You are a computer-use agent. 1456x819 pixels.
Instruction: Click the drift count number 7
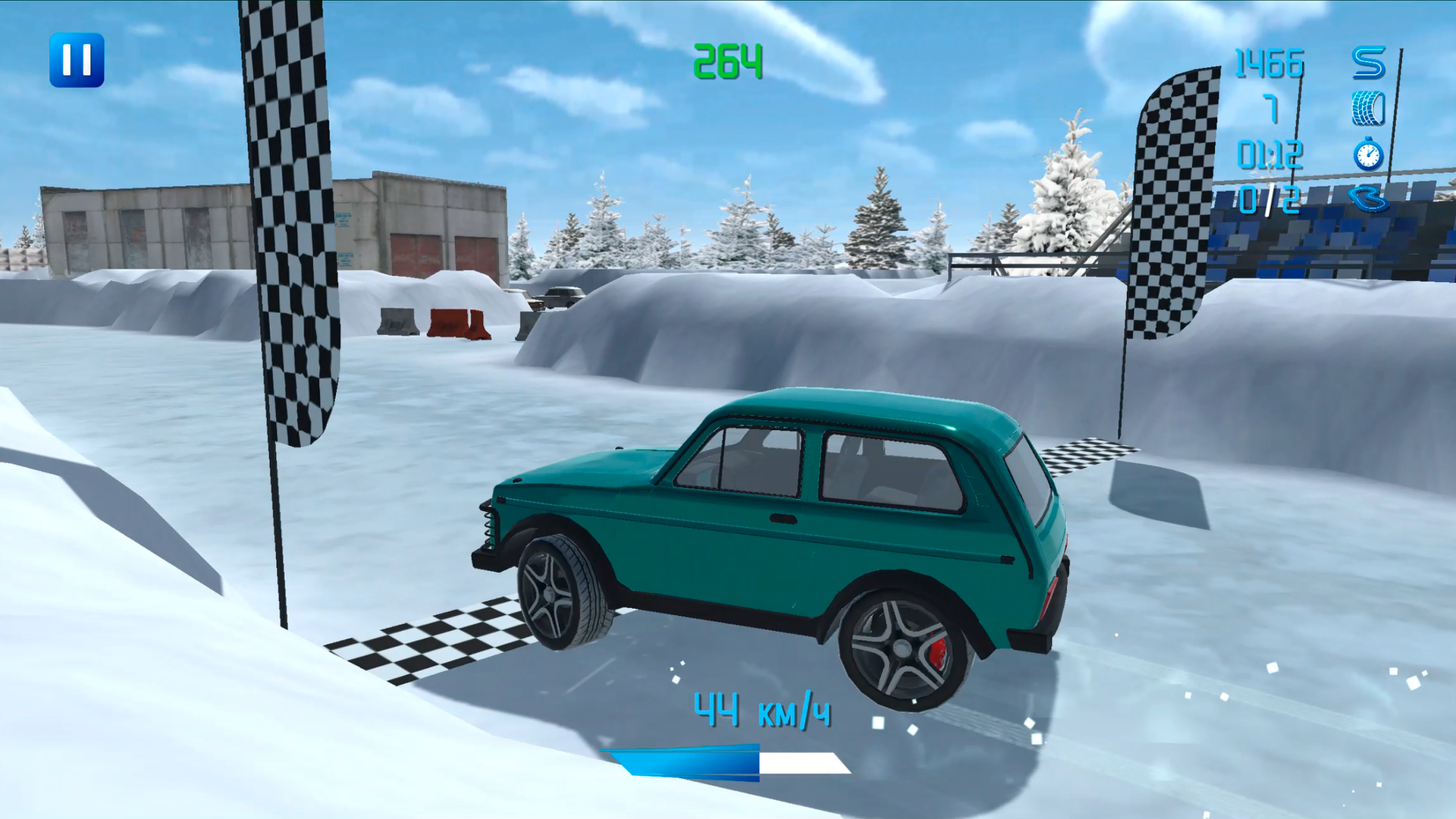(x=1274, y=110)
